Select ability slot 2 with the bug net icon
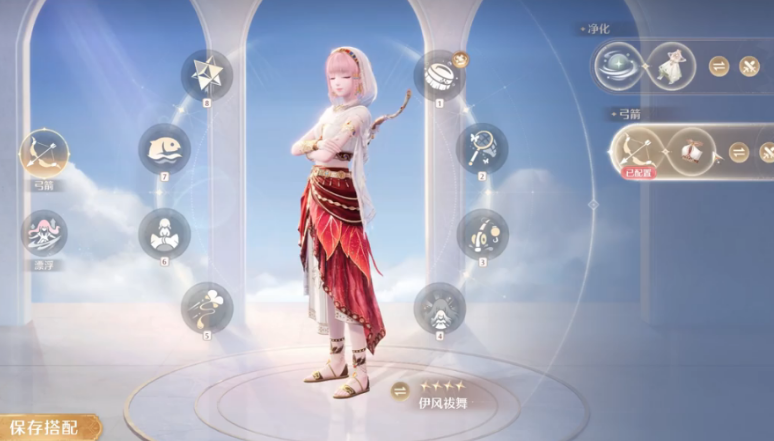Viewport: 774px width, 441px height. point(482,148)
